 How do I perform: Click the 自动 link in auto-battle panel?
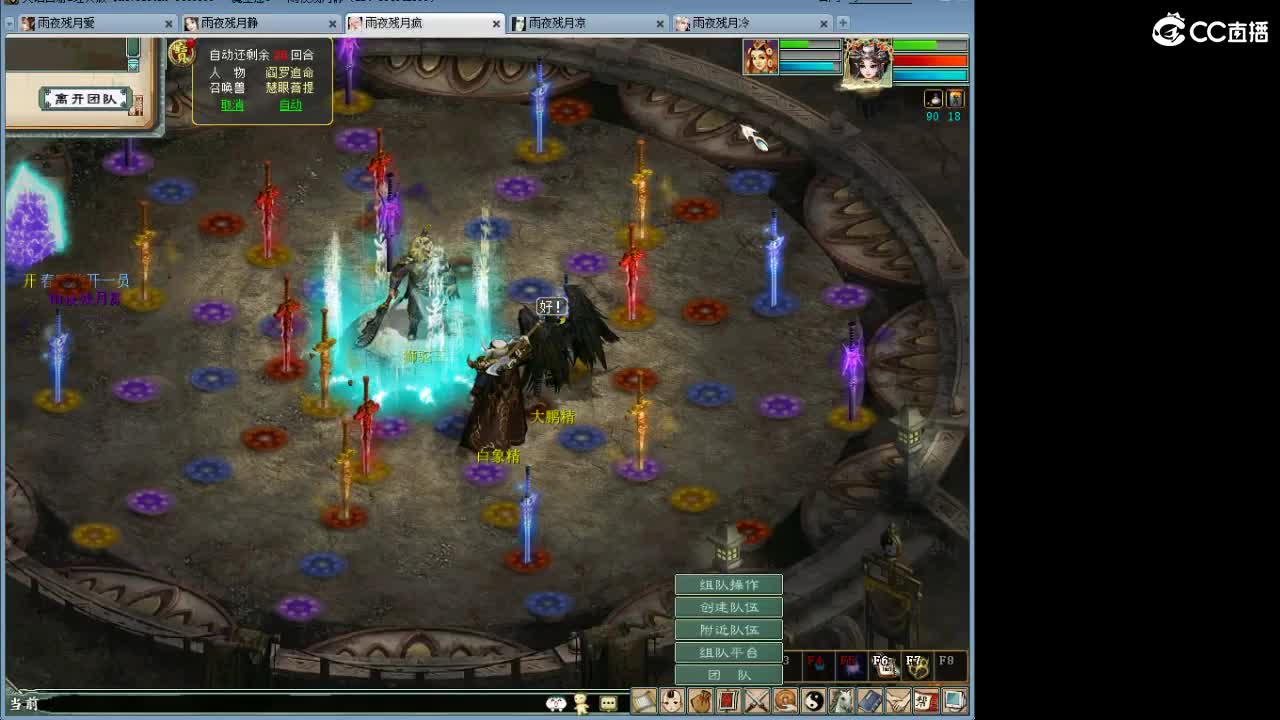coord(289,104)
